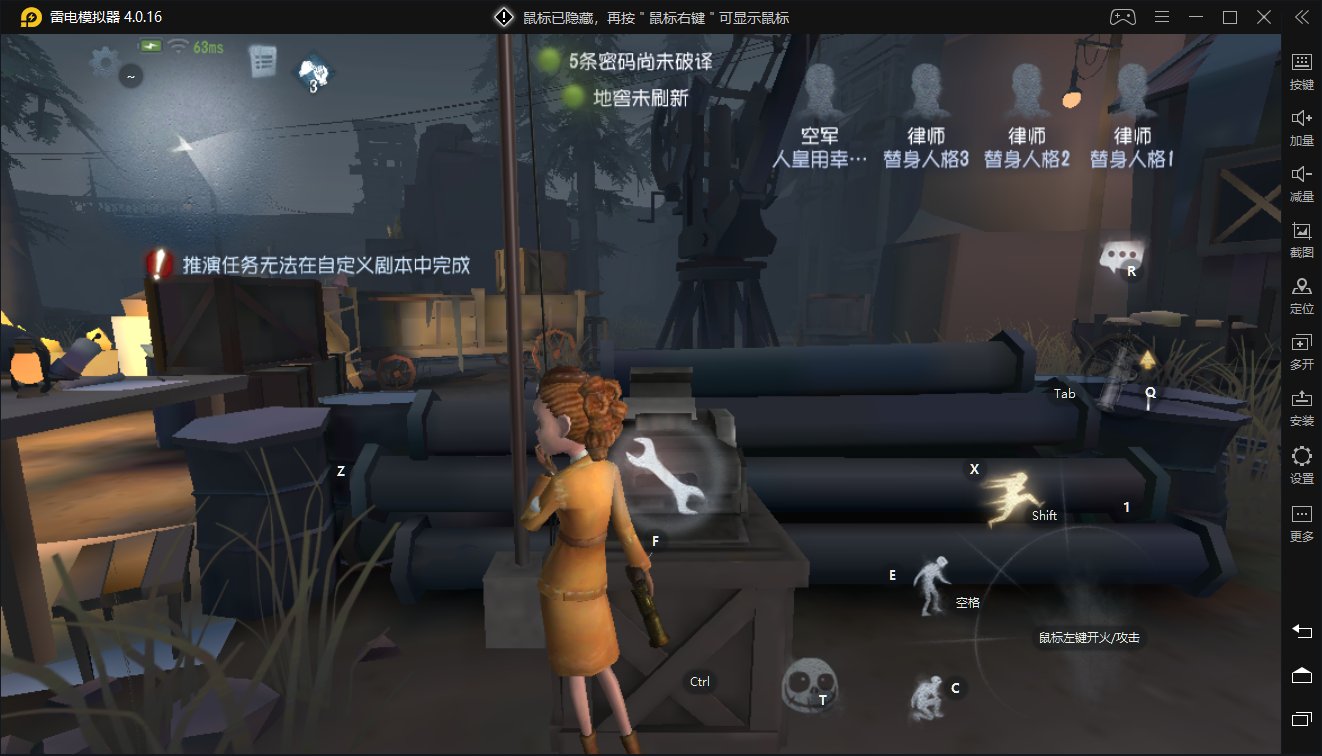Tap the skull mask emote icon
This screenshot has width=1322, height=756.
[x=808, y=685]
